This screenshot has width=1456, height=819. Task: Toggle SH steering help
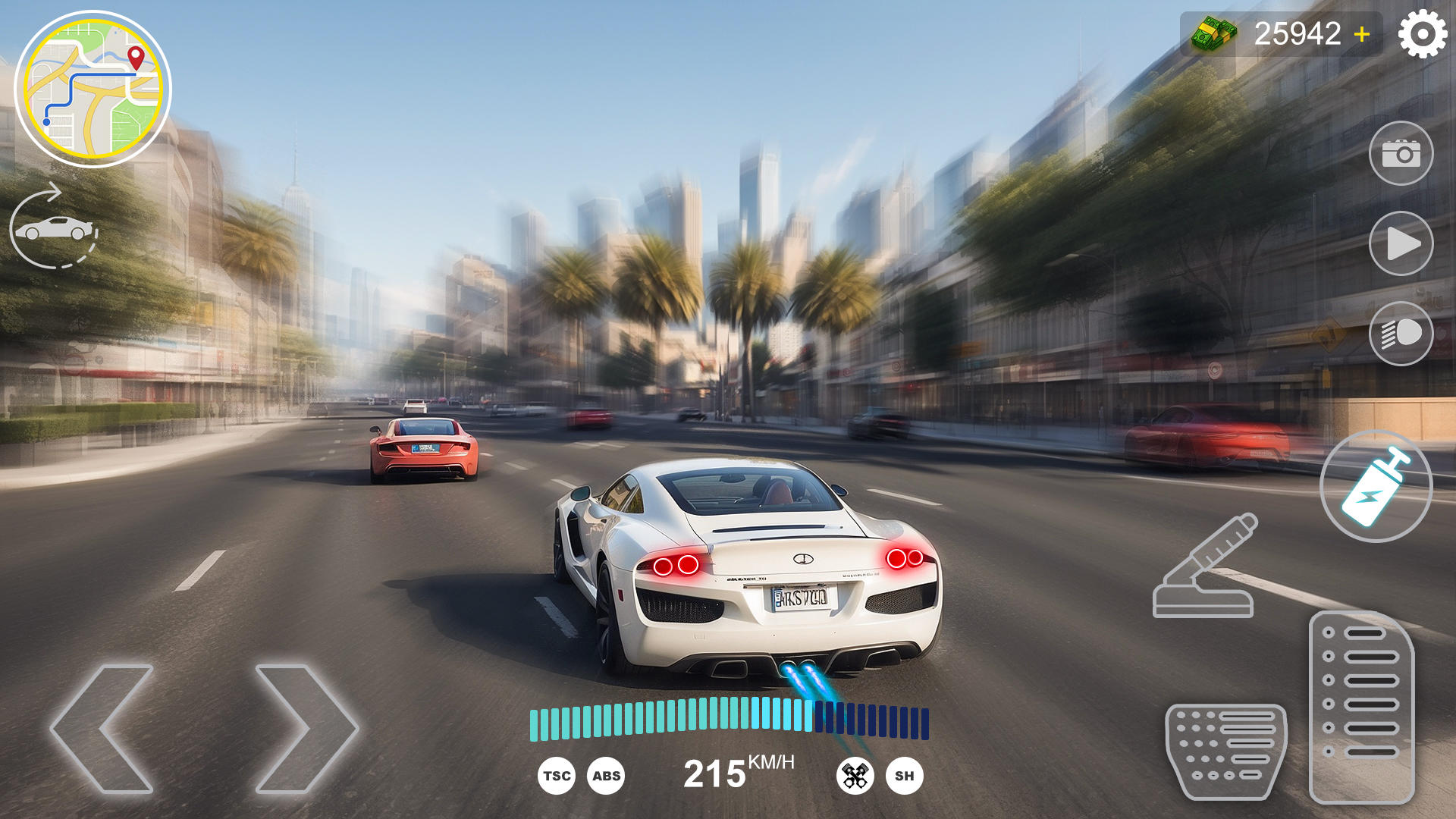pos(905,776)
